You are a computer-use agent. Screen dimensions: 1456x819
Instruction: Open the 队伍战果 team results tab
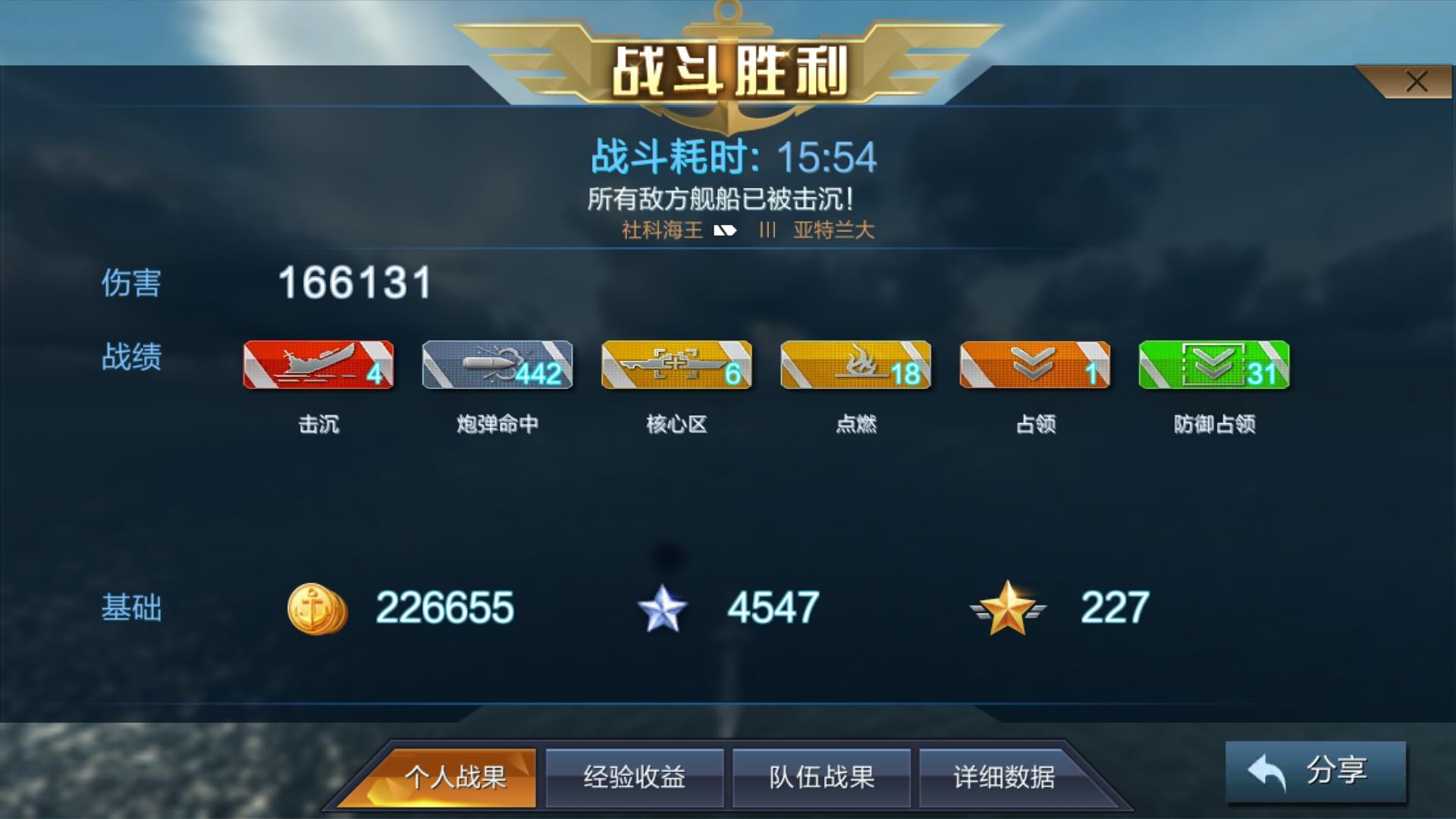pyautogui.click(x=821, y=777)
